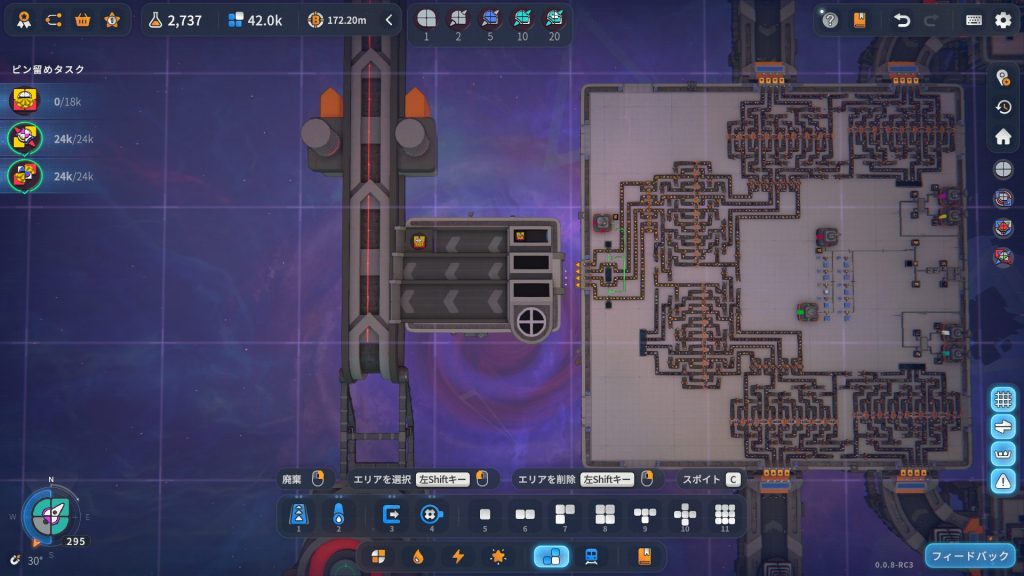This screenshot has width=1024, height=576.
Task: Open the research tree nodes icon
Action: [x=54, y=19]
